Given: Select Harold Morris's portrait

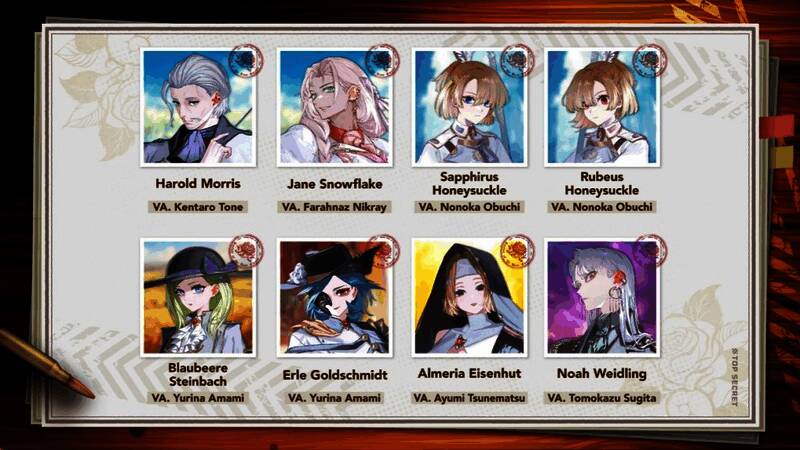Looking at the screenshot, I should pyautogui.click(x=198, y=107).
